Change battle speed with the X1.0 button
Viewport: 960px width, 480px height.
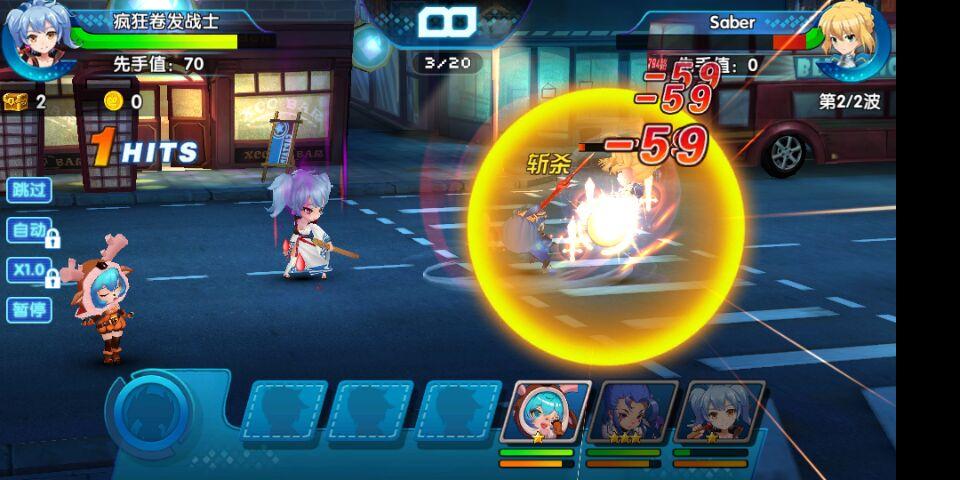30,270
